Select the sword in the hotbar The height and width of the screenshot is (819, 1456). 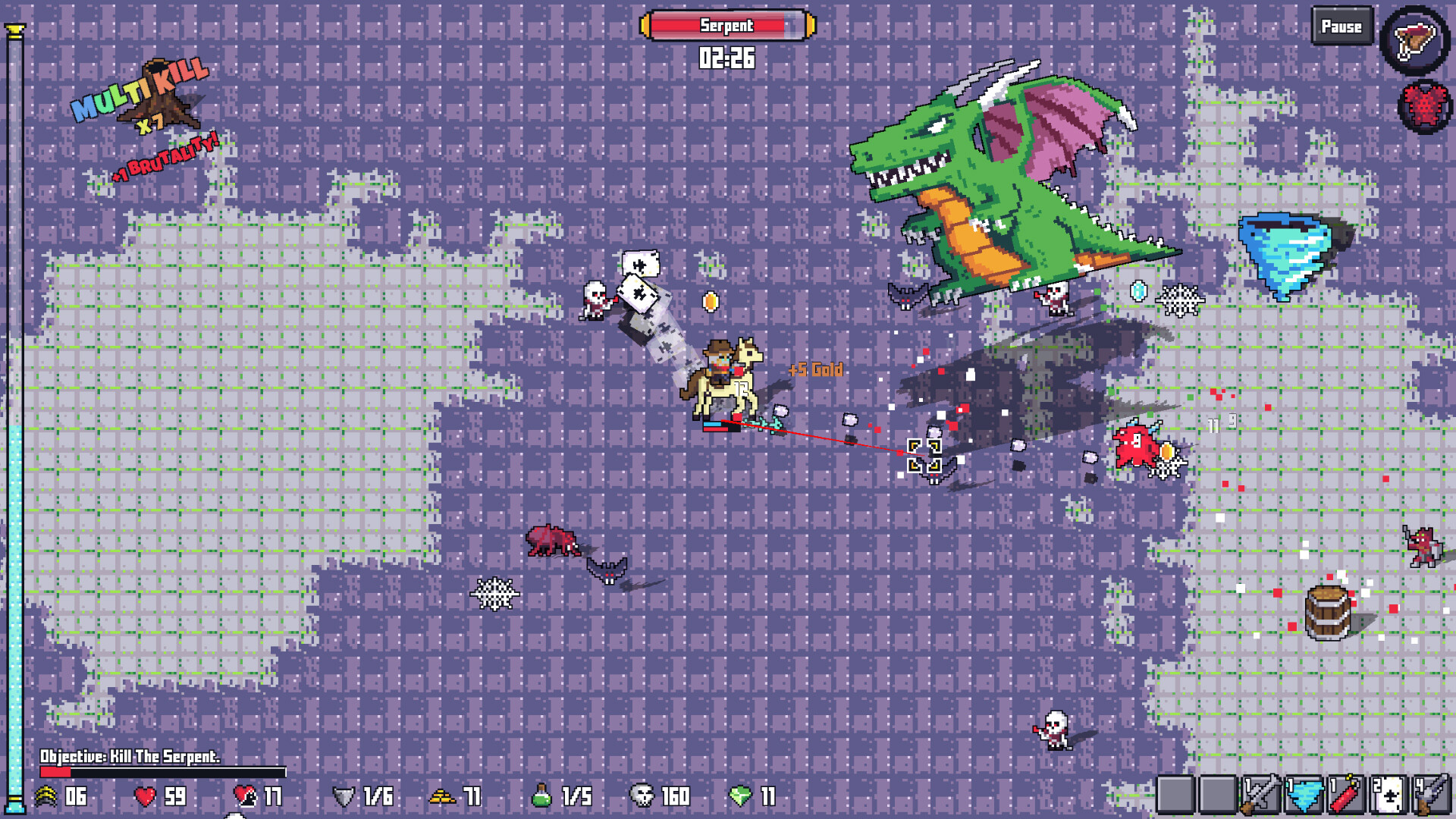click(1259, 793)
